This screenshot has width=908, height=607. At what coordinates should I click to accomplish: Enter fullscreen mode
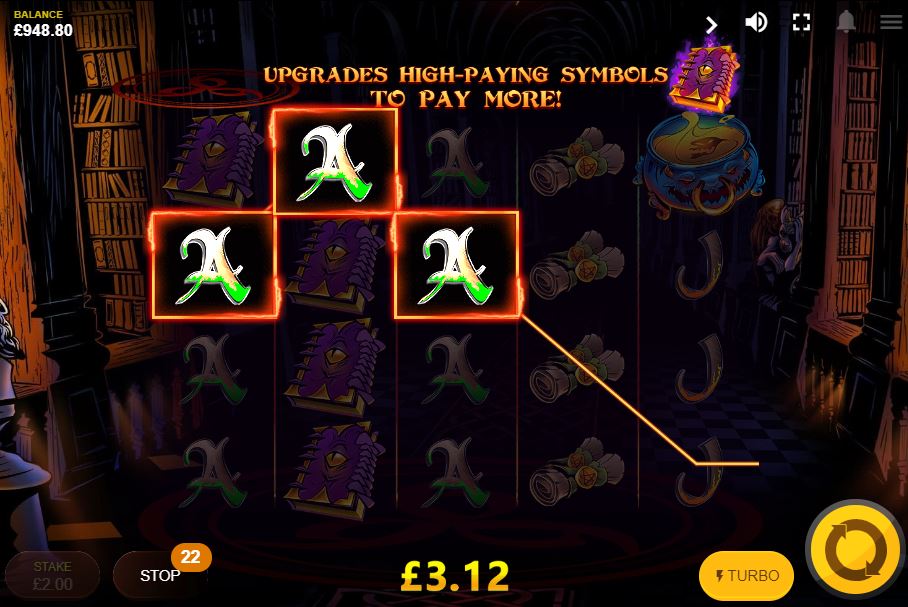tap(801, 22)
